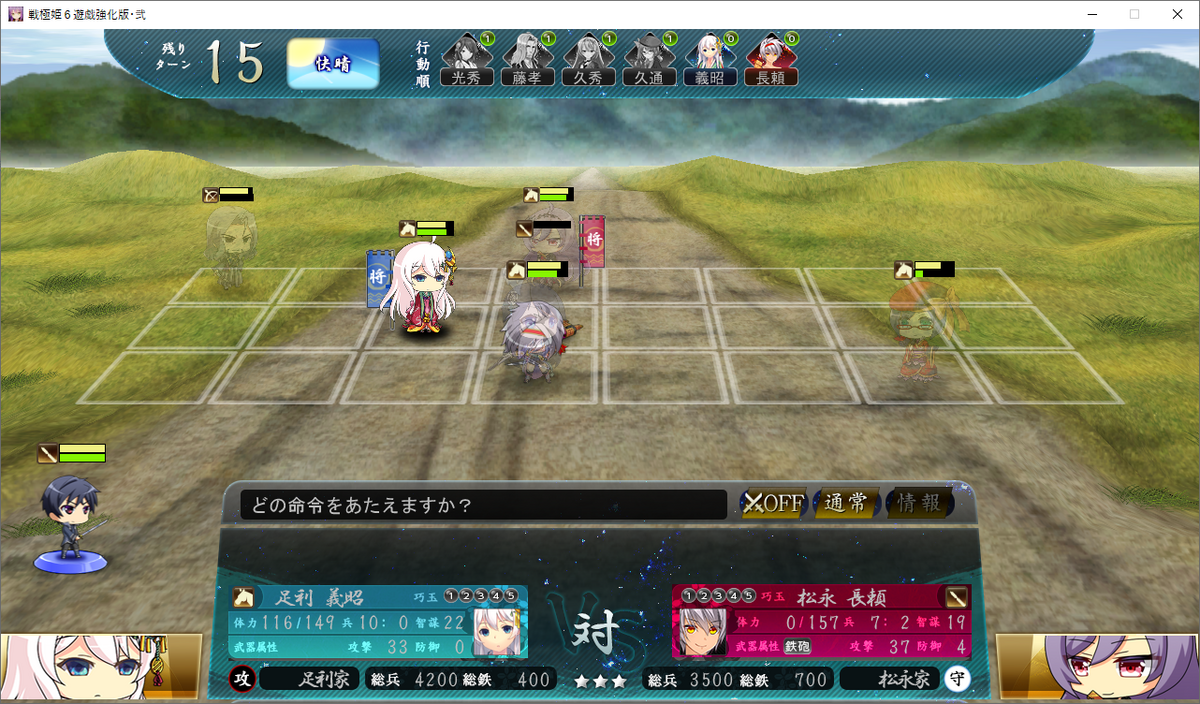Open the 情報 info panel
Screen dimensions: 1200x704
[x=919, y=503]
